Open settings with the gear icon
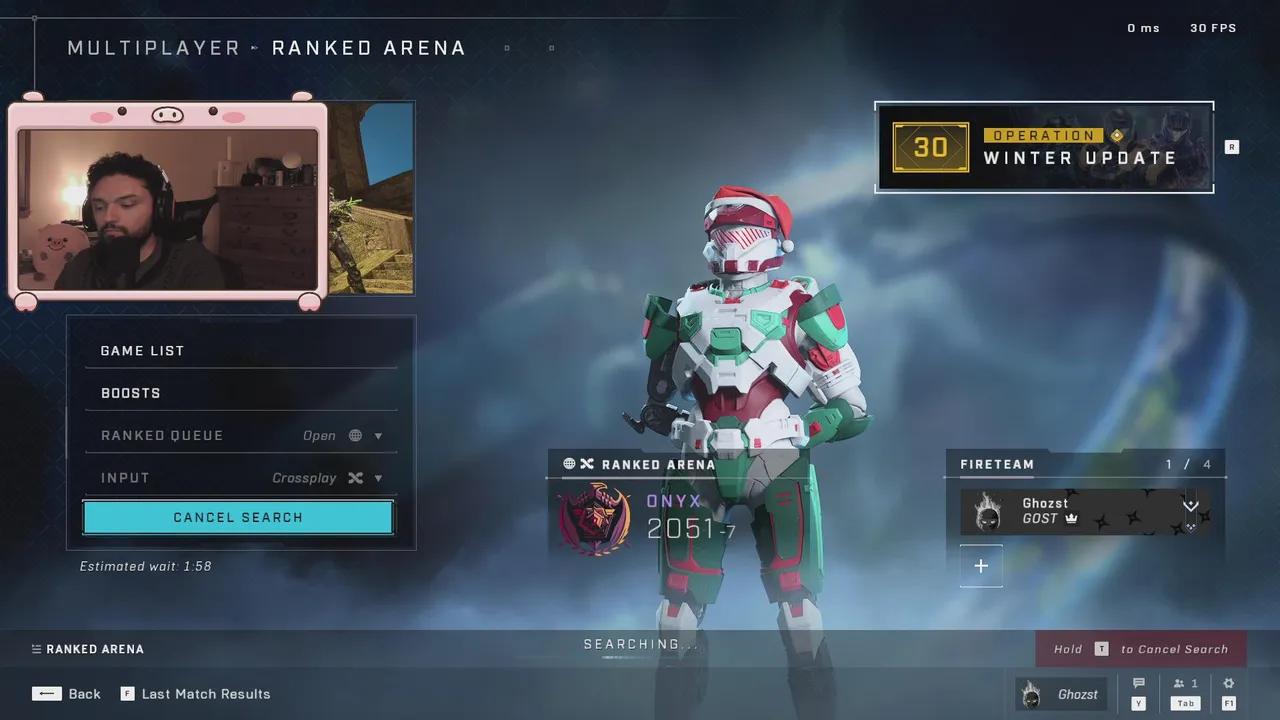Viewport: 1280px width, 720px height. (1229, 684)
